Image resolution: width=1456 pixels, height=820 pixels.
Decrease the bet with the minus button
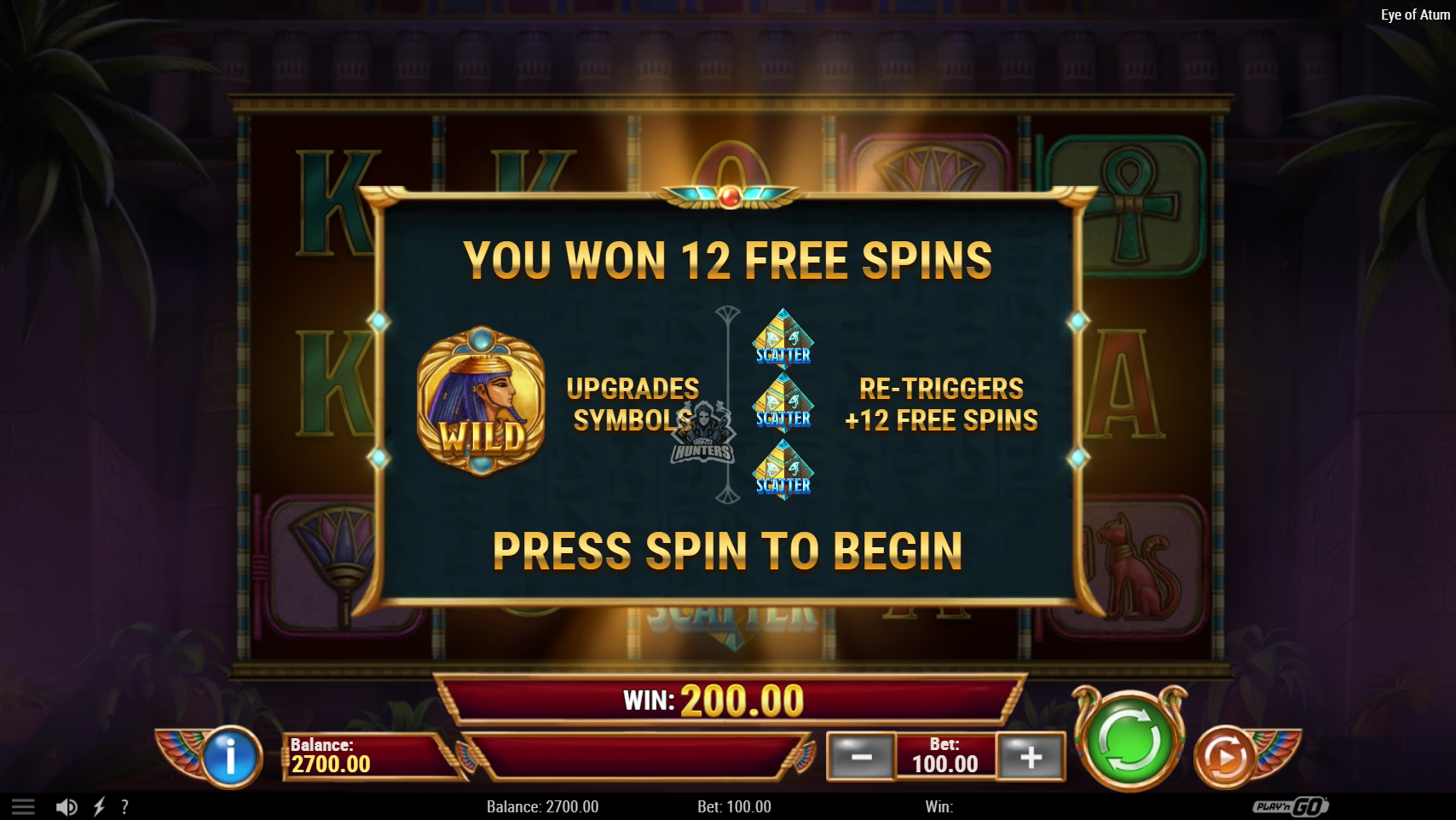click(861, 756)
